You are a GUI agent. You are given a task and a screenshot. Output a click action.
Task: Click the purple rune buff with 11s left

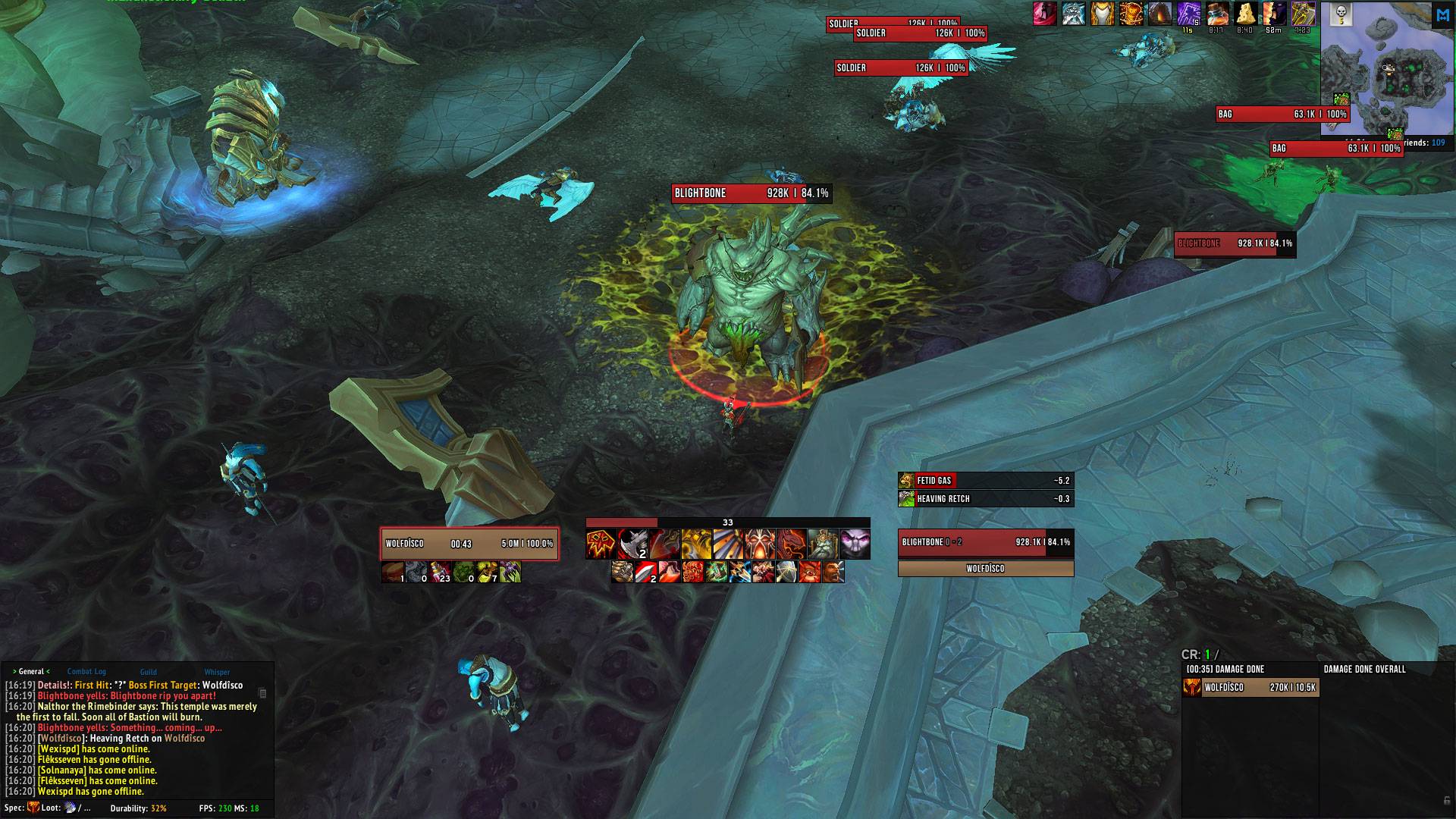click(x=1188, y=14)
